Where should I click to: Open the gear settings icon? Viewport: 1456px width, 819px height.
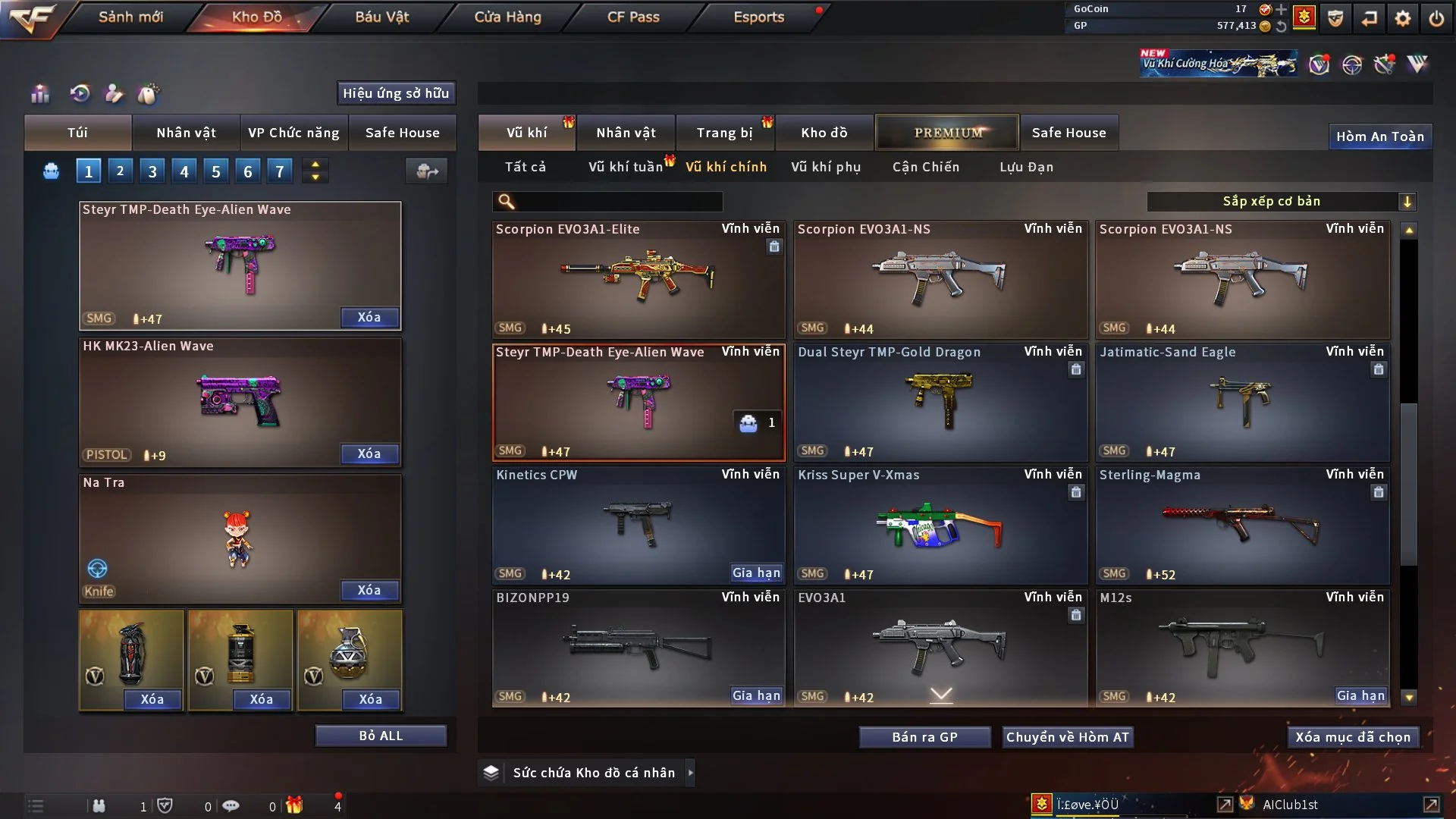1402,18
